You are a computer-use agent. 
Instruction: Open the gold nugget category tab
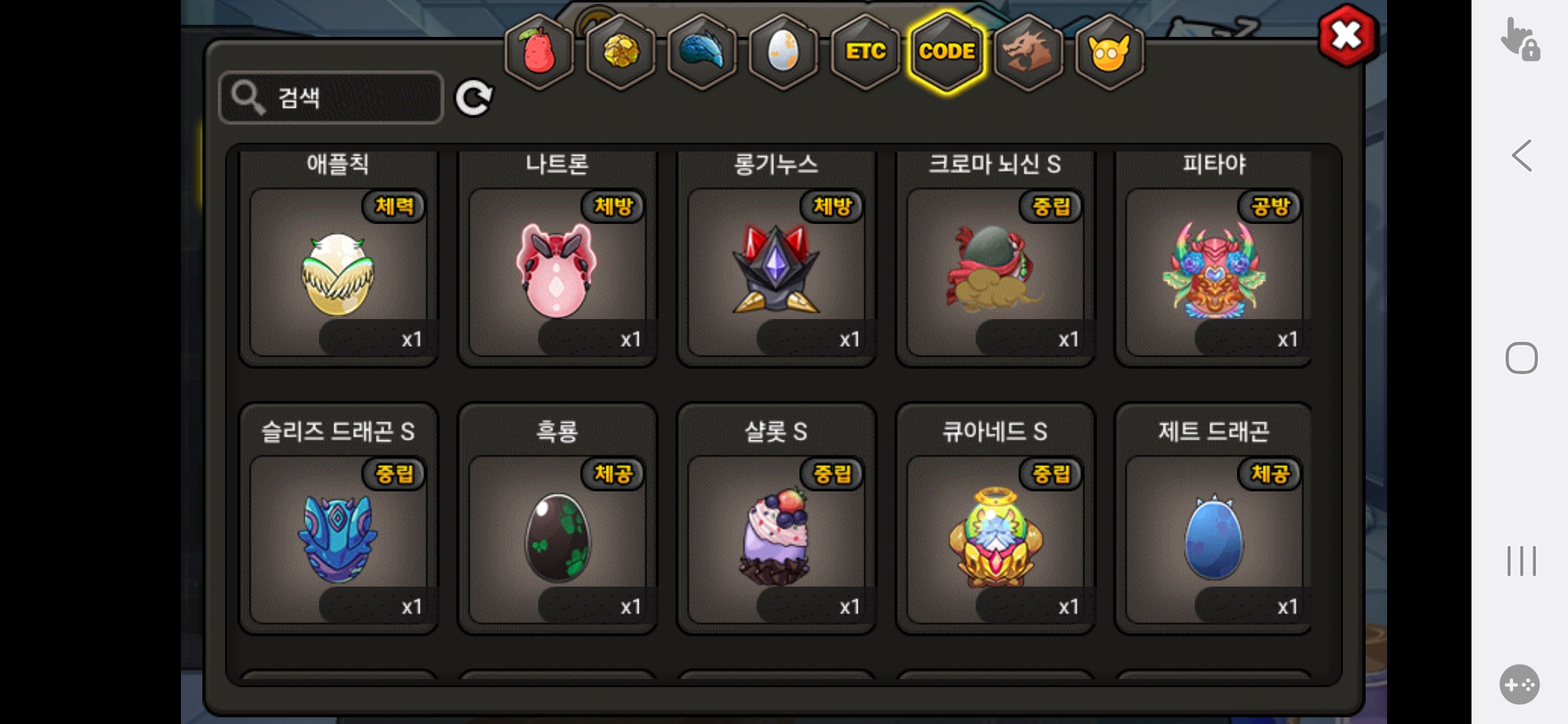point(621,52)
